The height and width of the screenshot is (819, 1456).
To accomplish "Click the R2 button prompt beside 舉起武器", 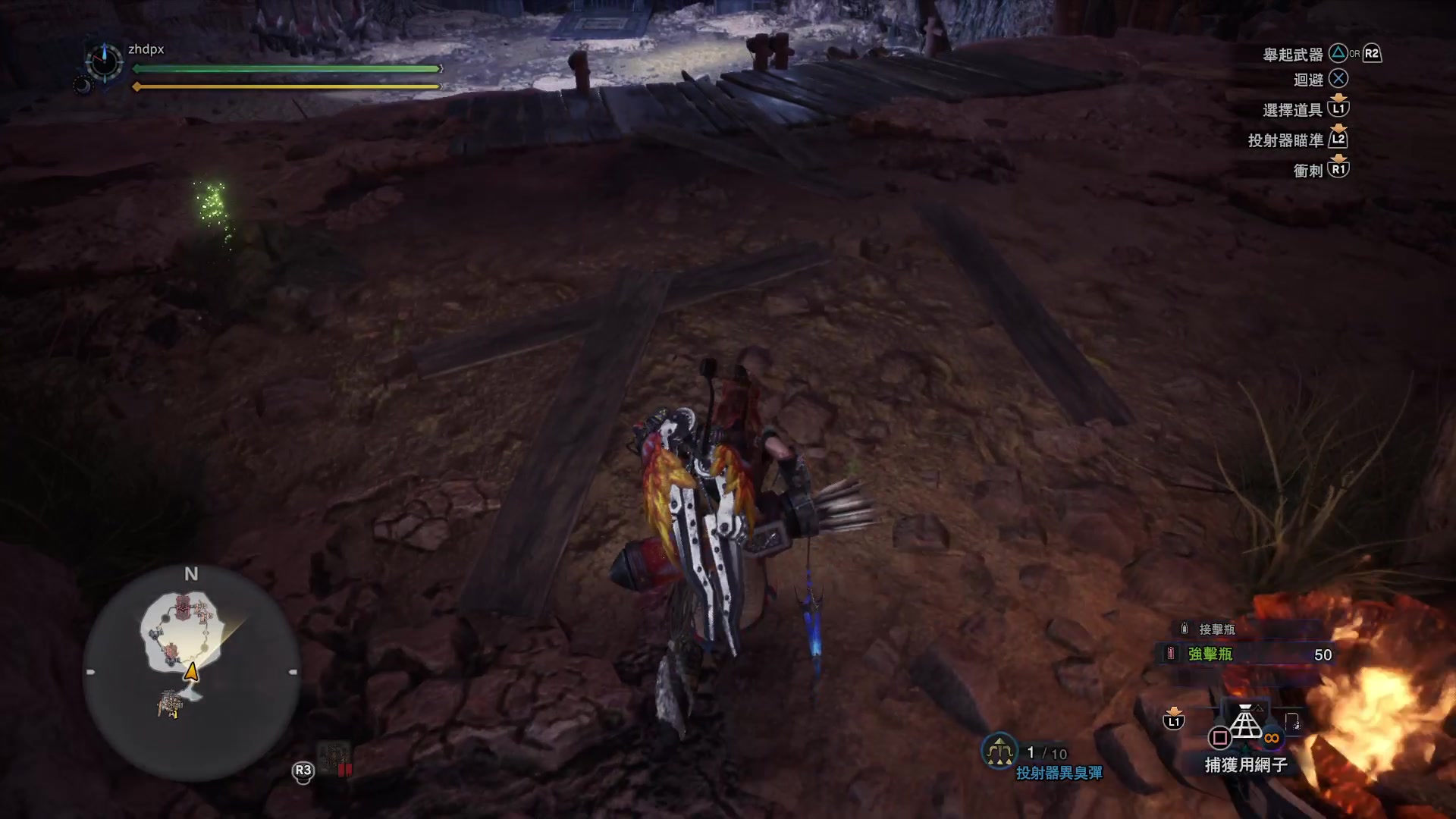I will click(1371, 54).
